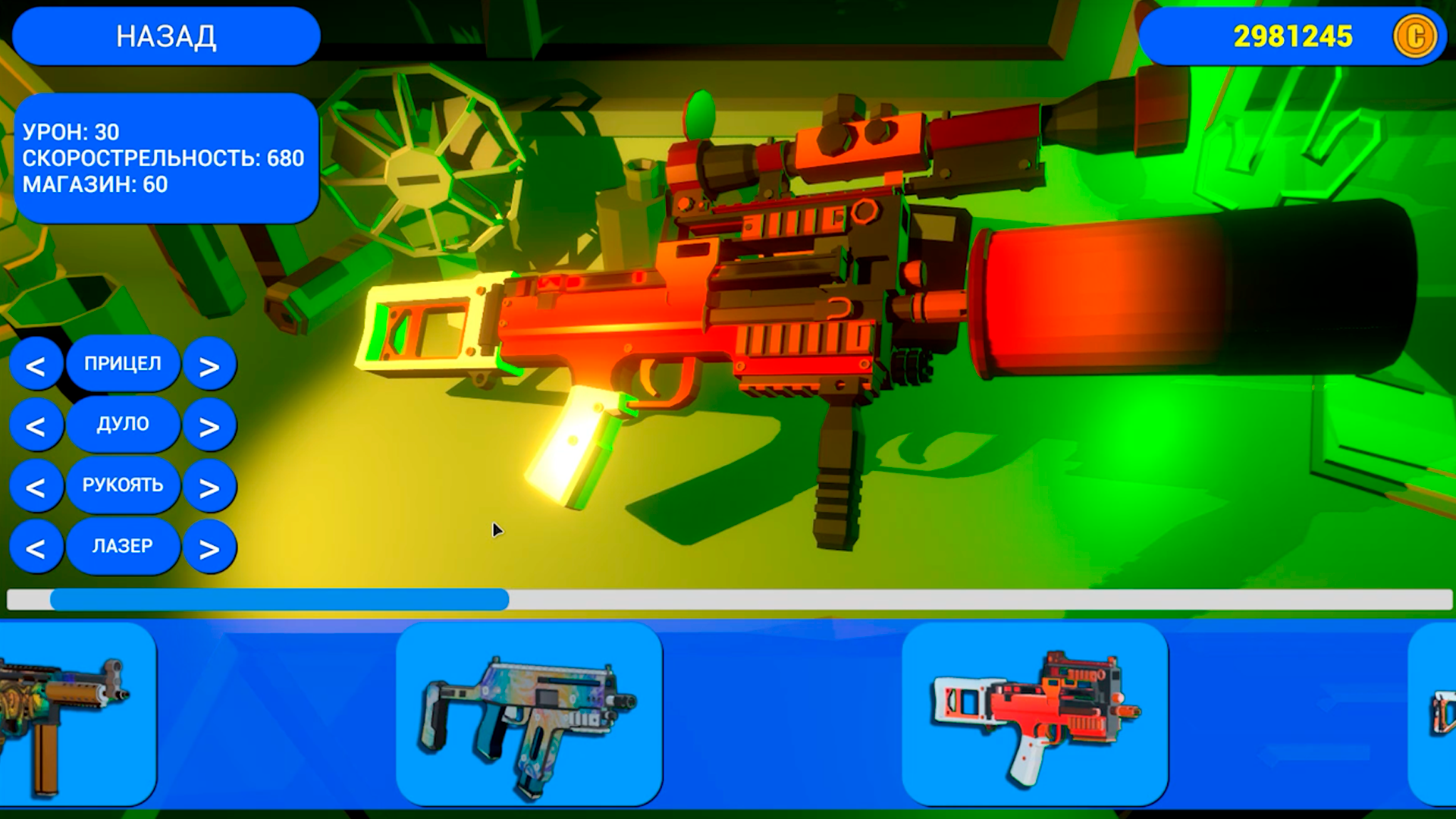This screenshot has height=819, width=1456.
Task: Click the next arrow for РУКОЯТЬ
Action: point(210,485)
